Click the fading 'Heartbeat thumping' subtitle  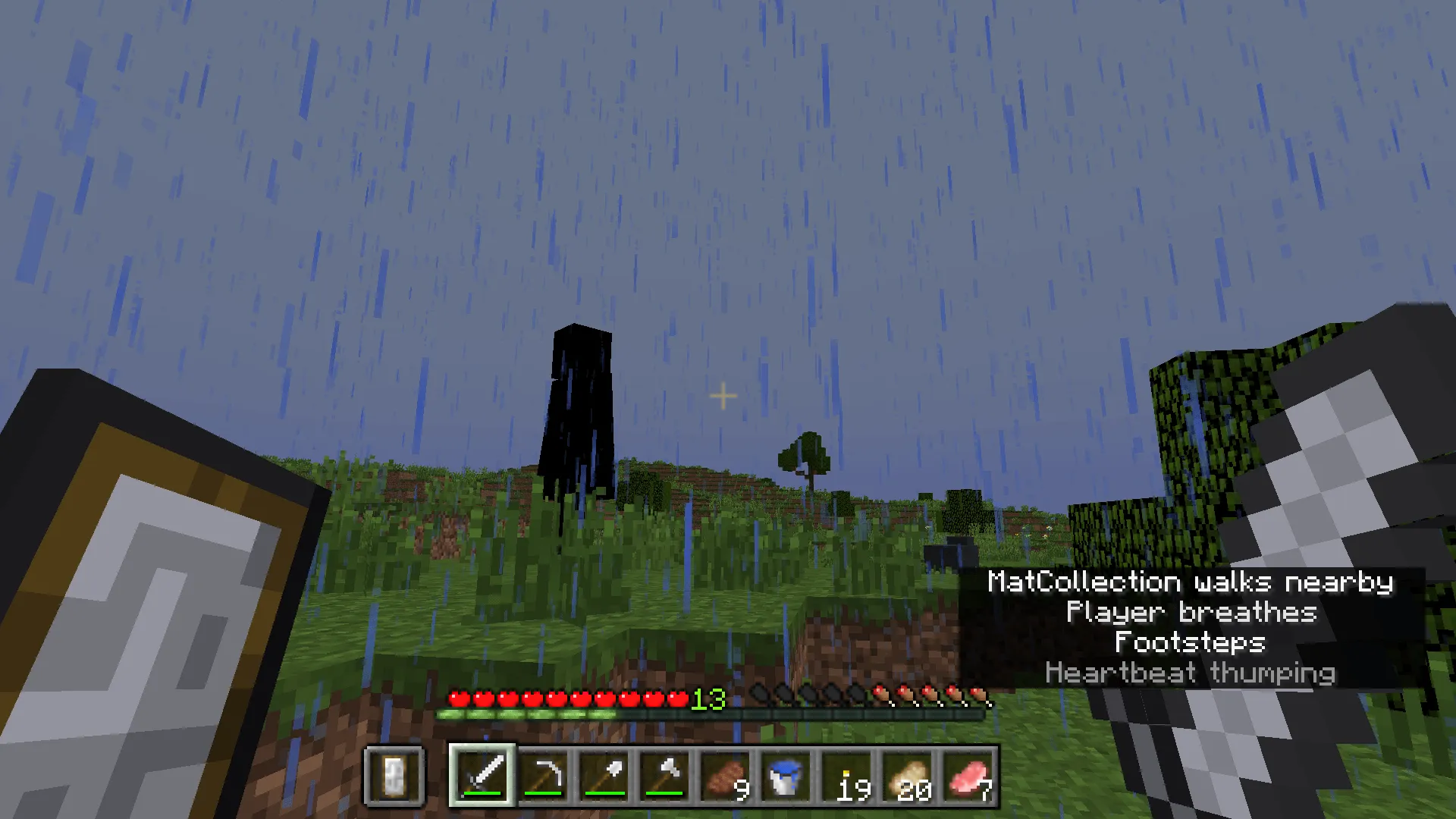point(1191,673)
